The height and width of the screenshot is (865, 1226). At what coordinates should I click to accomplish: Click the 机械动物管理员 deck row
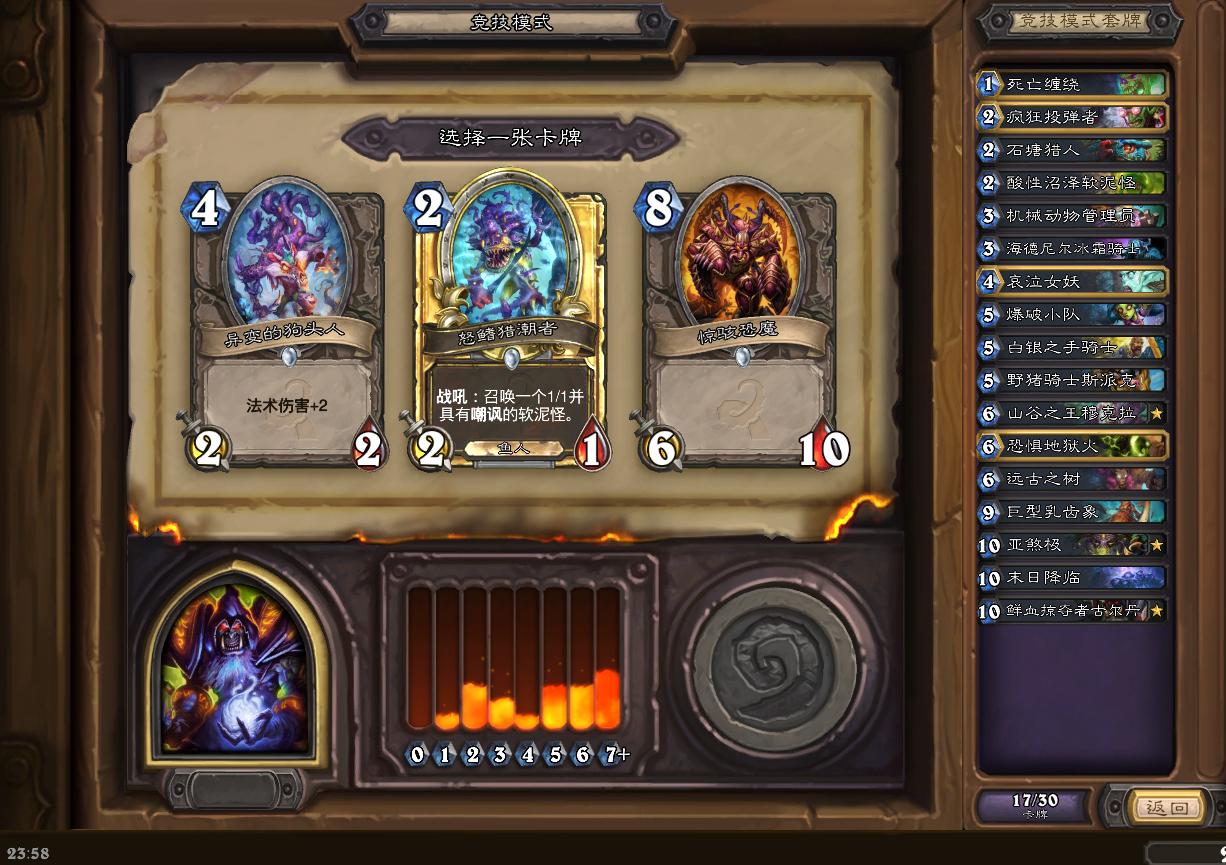point(1072,216)
